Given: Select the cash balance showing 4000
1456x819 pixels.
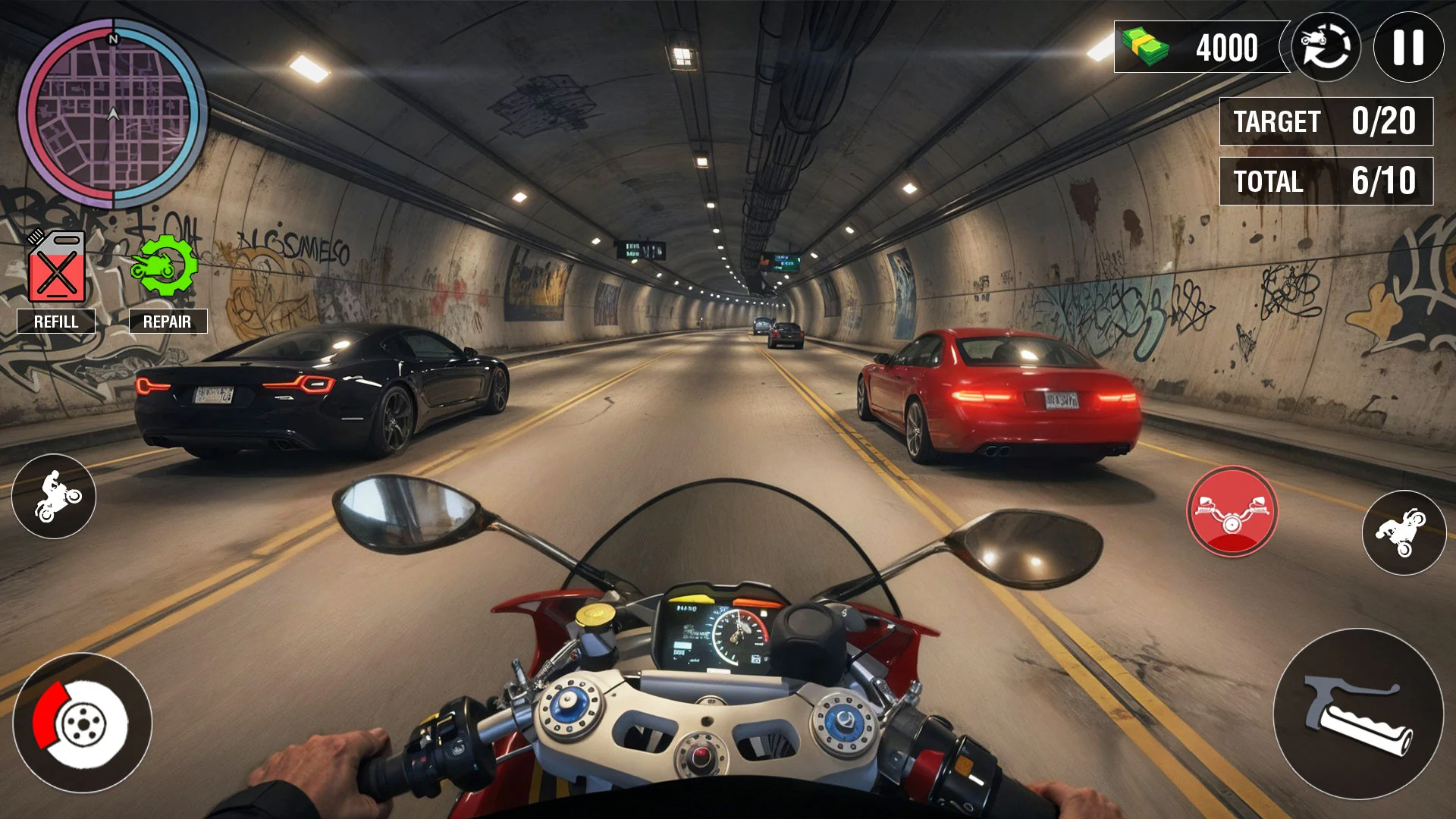Looking at the screenshot, I should point(1200,47).
